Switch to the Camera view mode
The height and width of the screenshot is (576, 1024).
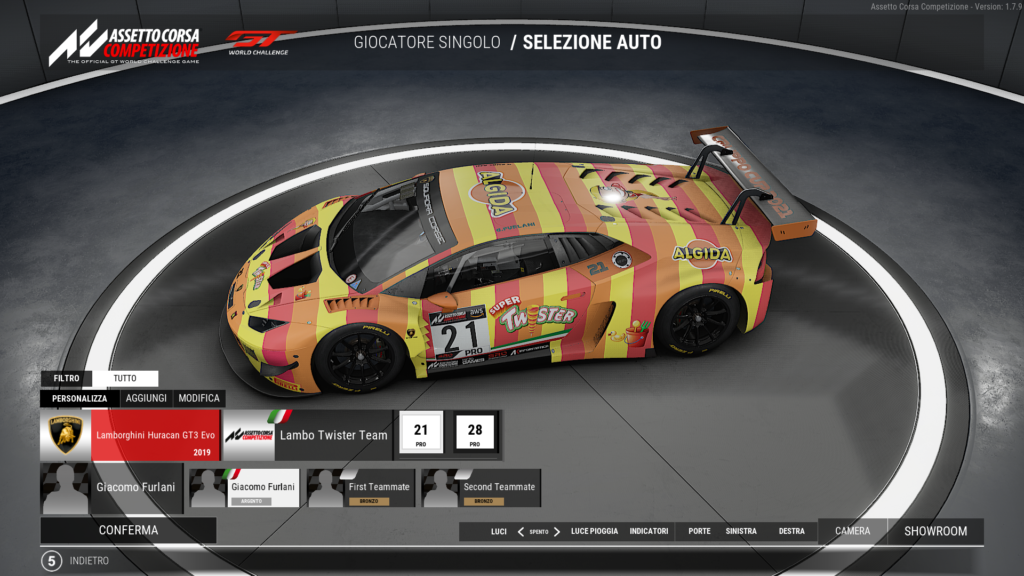(852, 531)
